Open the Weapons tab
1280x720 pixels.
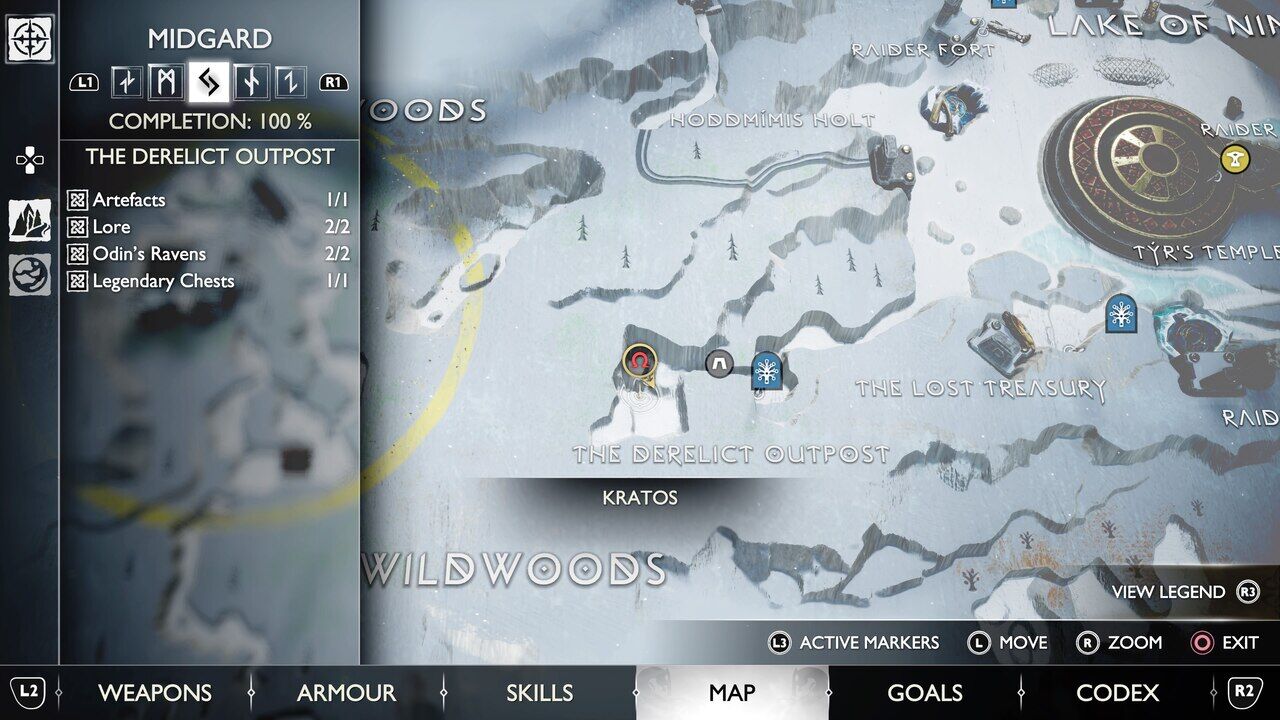154,693
